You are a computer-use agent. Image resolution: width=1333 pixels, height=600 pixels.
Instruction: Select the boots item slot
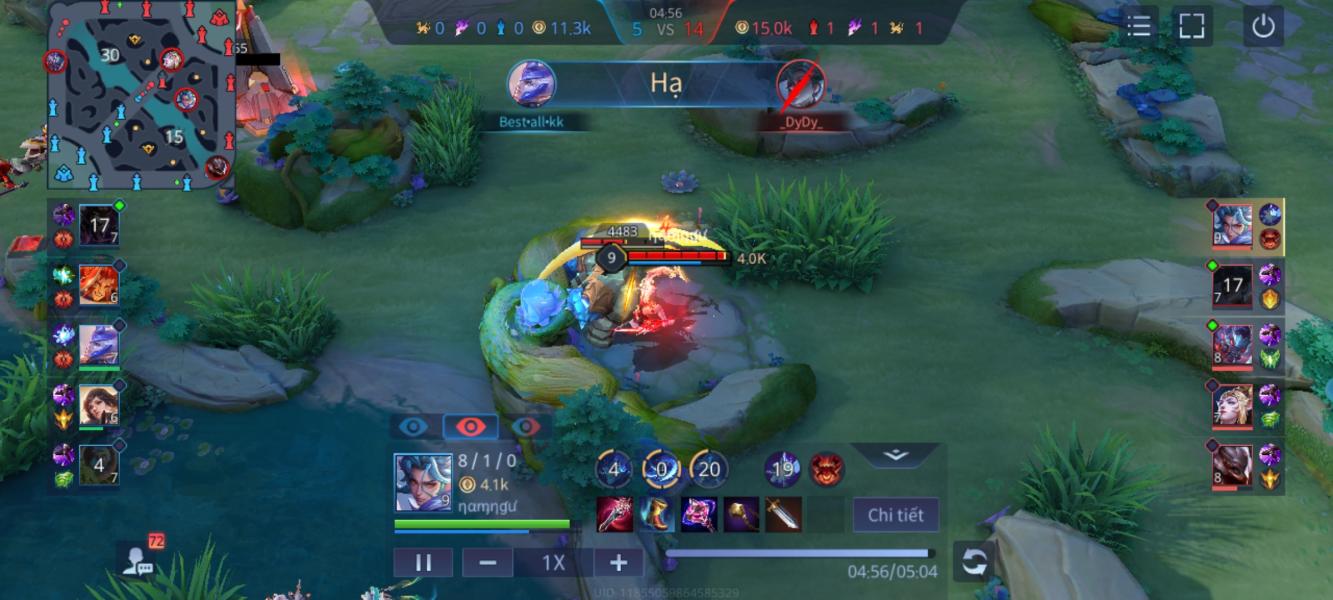click(x=657, y=514)
